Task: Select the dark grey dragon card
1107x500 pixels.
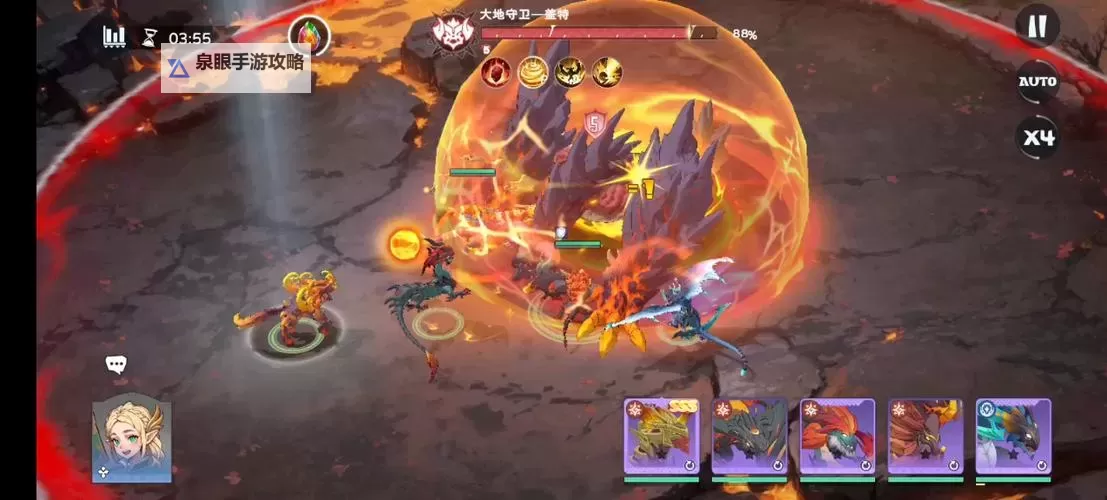Action: [x=749, y=436]
